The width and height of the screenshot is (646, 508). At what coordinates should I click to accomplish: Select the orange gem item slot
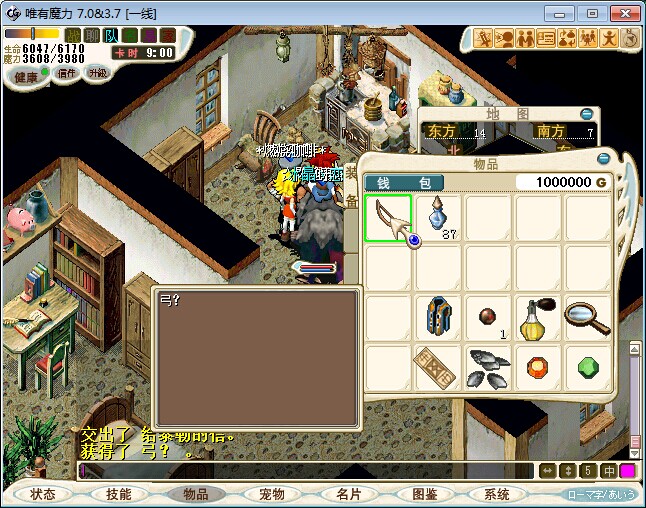(538, 368)
